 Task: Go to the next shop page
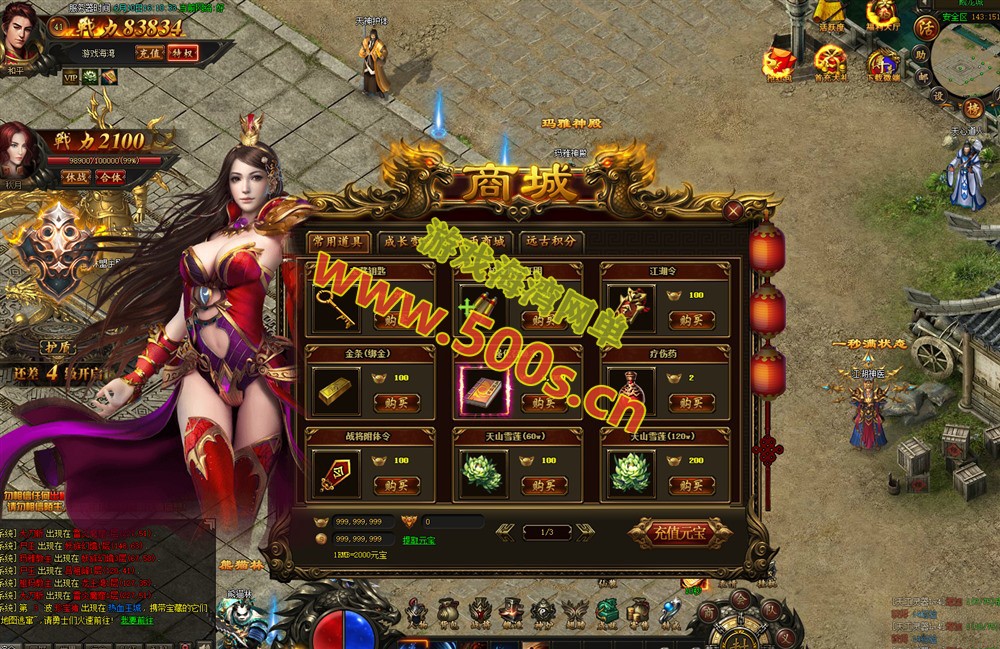pyautogui.click(x=585, y=532)
